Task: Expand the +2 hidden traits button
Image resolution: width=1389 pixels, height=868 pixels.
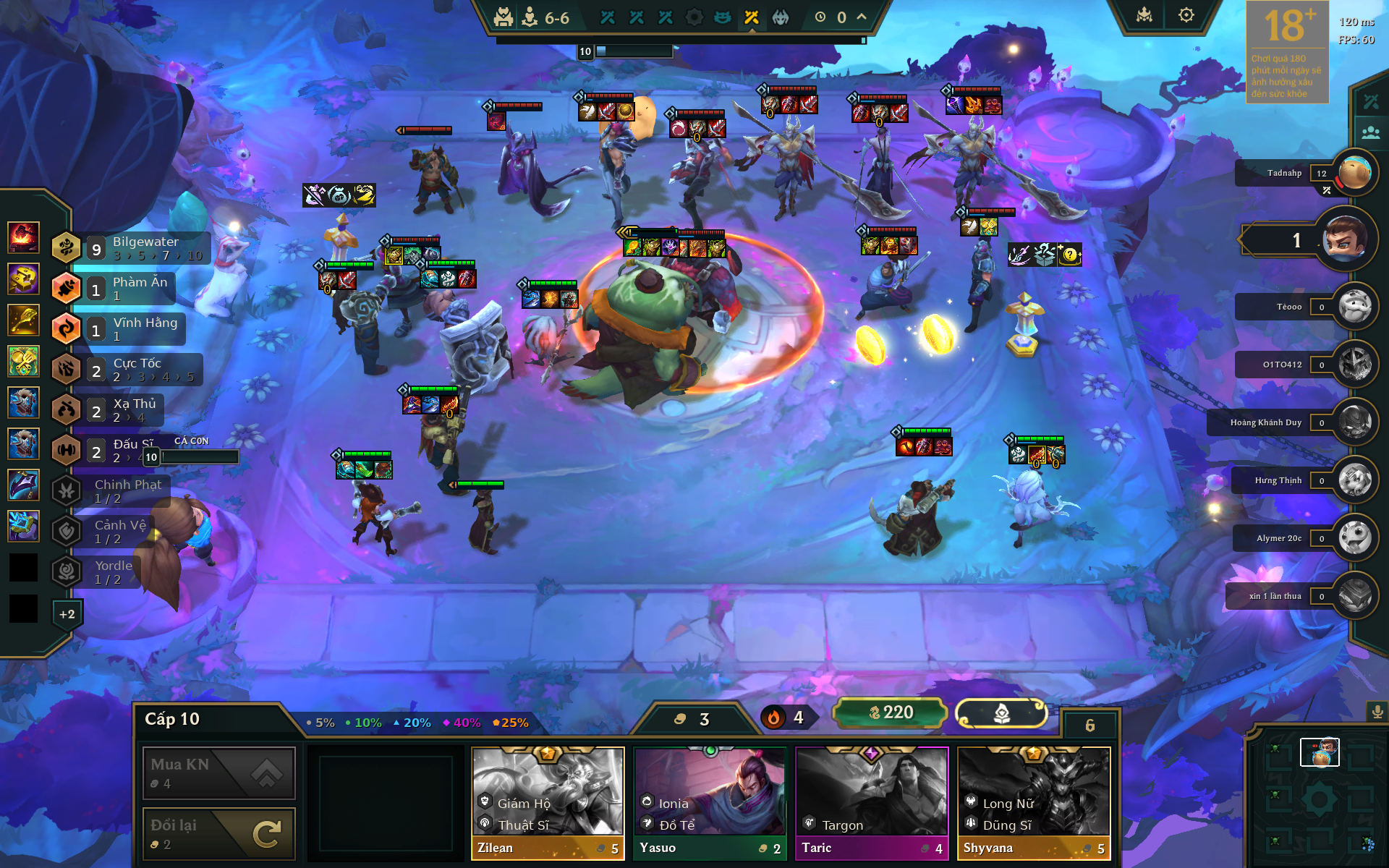Action: point(67,614)
